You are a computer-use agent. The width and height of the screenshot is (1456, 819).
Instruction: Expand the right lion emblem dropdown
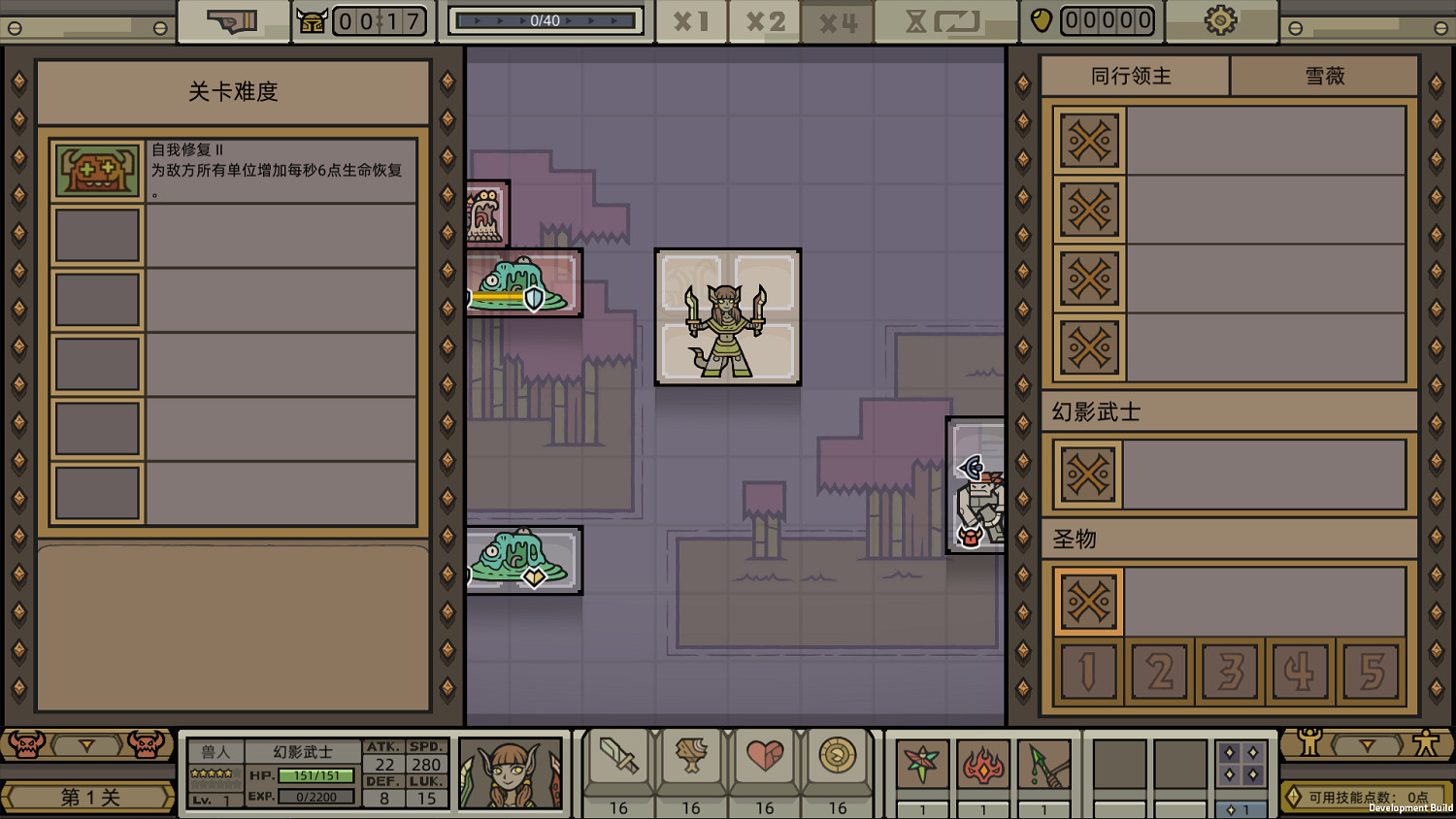(x=1369, y=745)
